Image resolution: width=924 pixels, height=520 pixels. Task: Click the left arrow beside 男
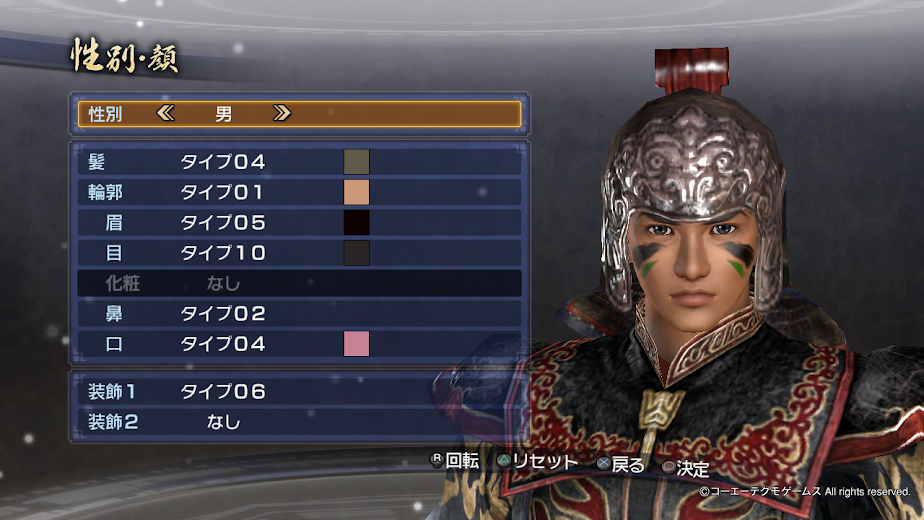click(166, 114)
